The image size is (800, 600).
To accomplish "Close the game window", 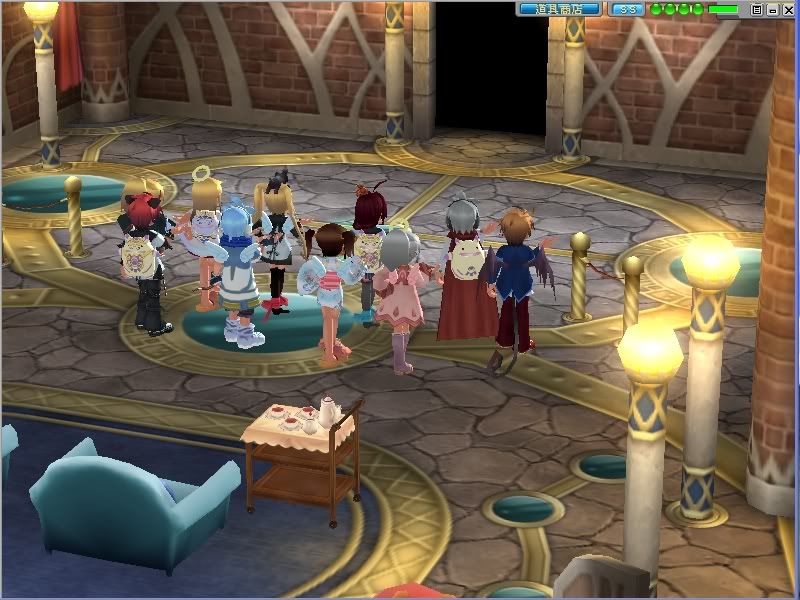I will [788, 9].
